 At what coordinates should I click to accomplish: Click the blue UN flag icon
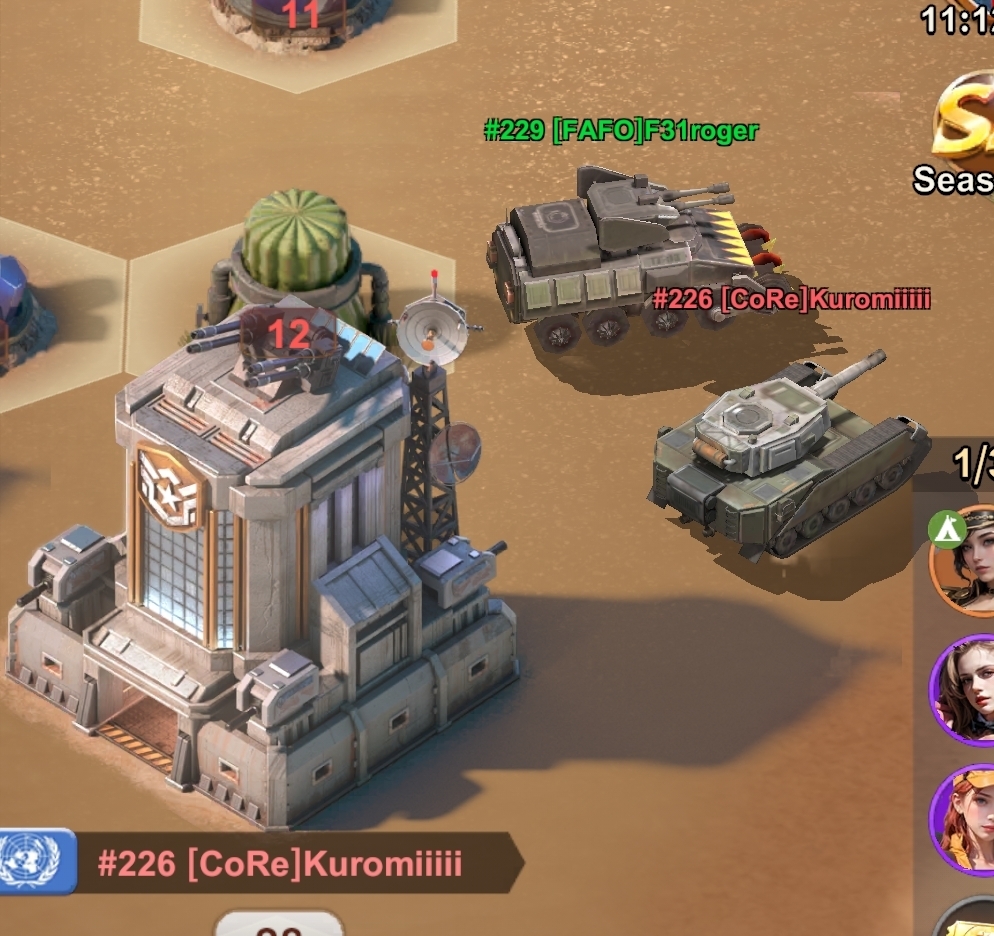click(x=38, y=861)
